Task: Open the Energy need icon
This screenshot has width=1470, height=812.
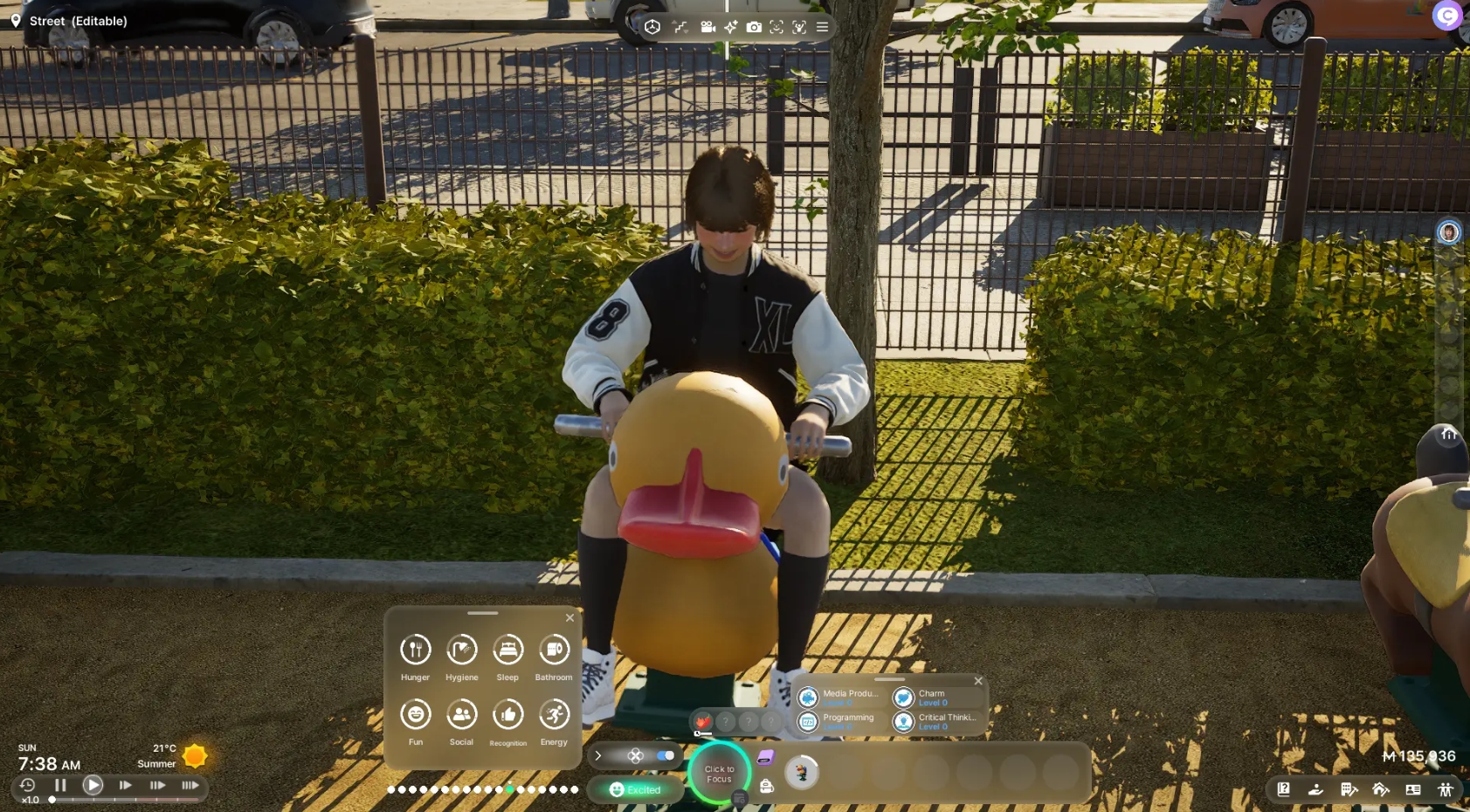Action: [x=554, y=715]
